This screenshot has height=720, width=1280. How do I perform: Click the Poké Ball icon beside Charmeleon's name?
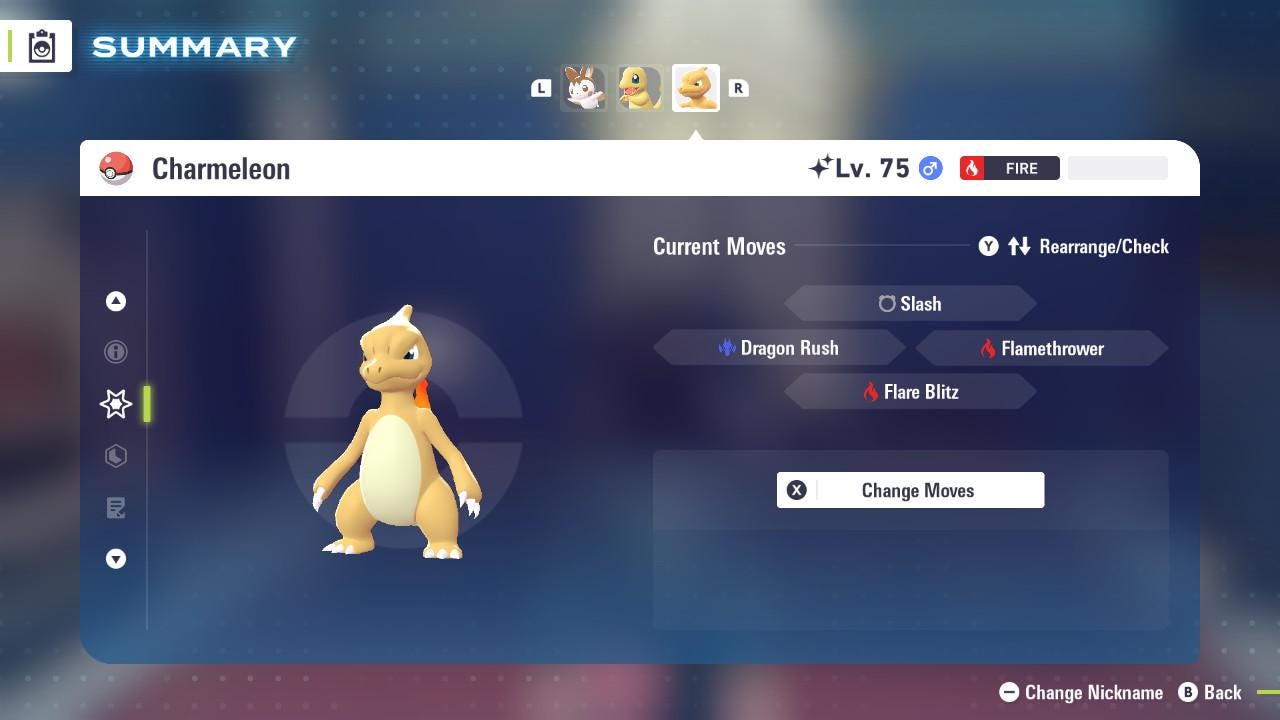point(117,168)
